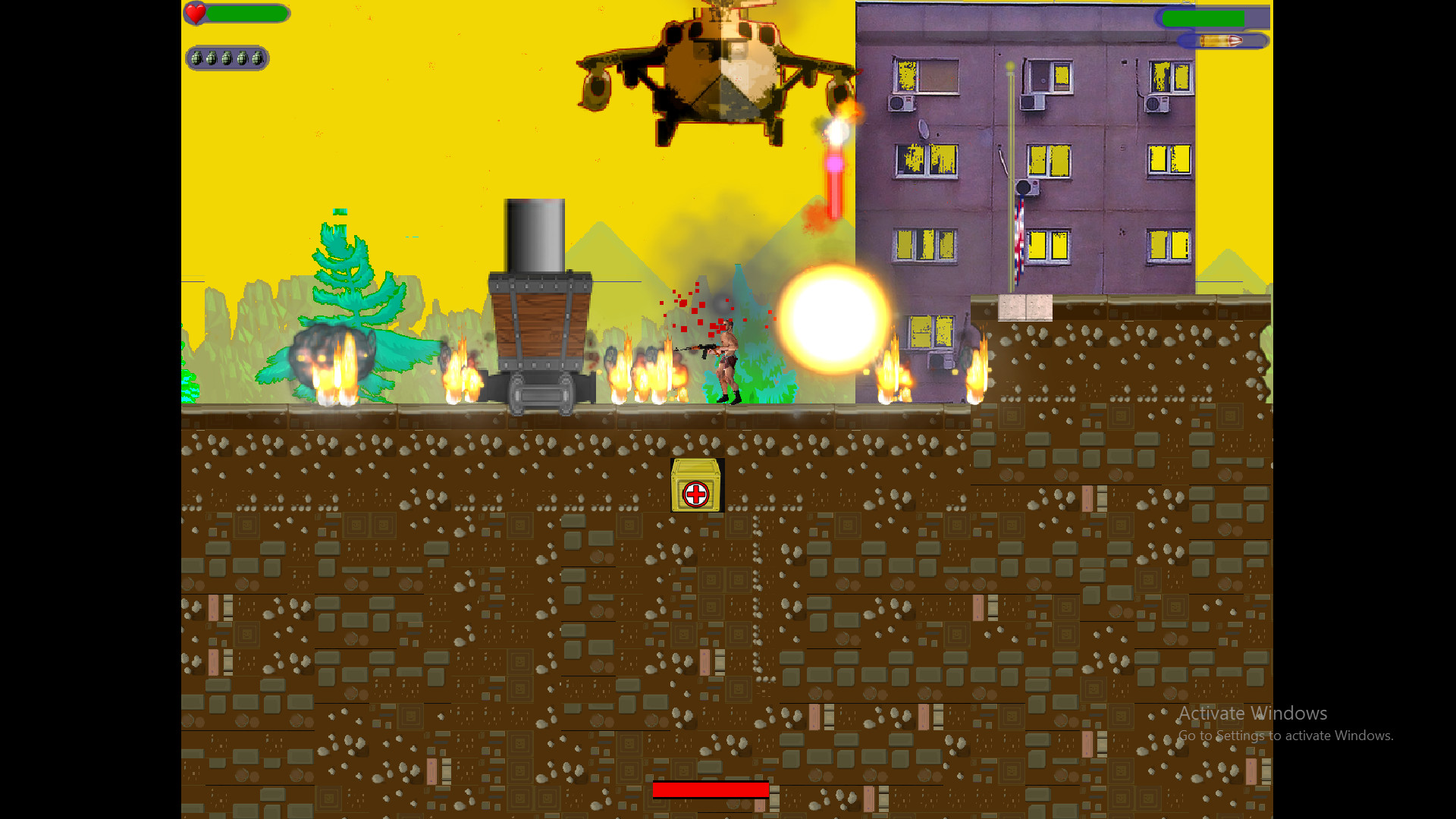Screen dimensions: 1456x819
Task: Click the green health bar at top right
Action: 1204,17
